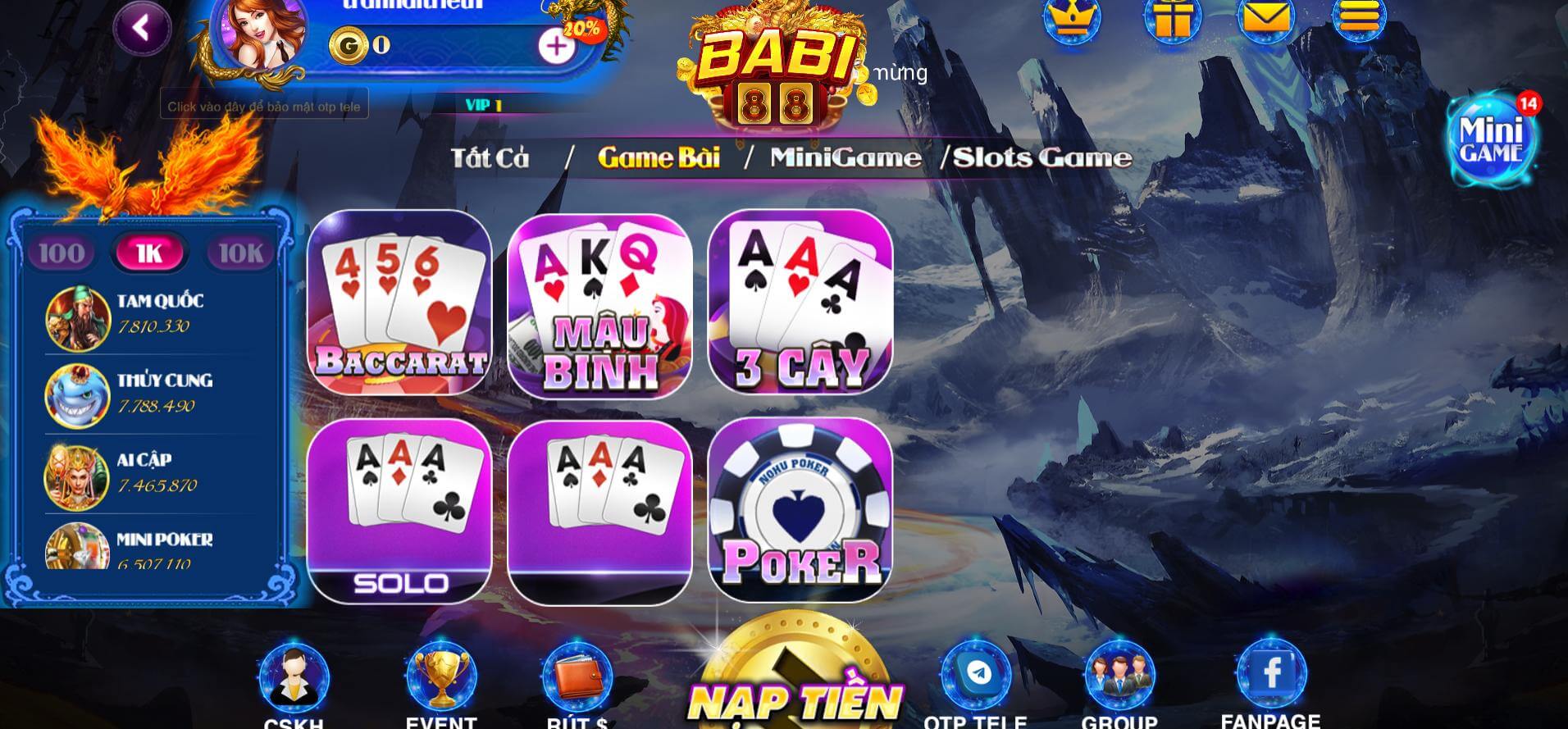This screenshot has height=729, width=1568.
Task: Open the Slots Game category
Action: click(1042, 157)
